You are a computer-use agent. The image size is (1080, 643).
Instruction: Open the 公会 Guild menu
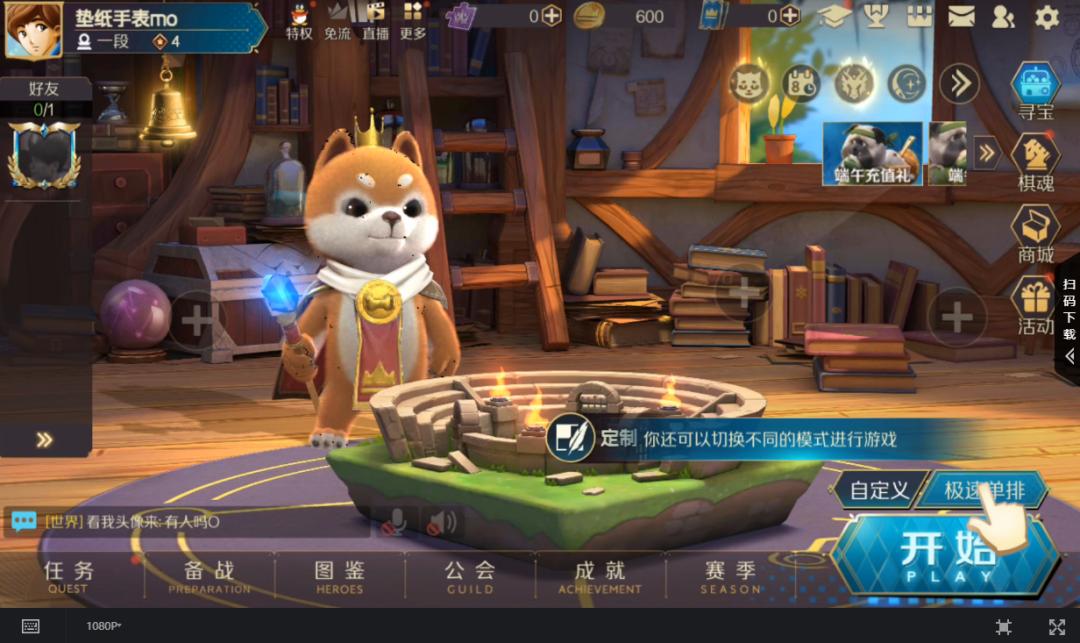[x=470, y=577]
